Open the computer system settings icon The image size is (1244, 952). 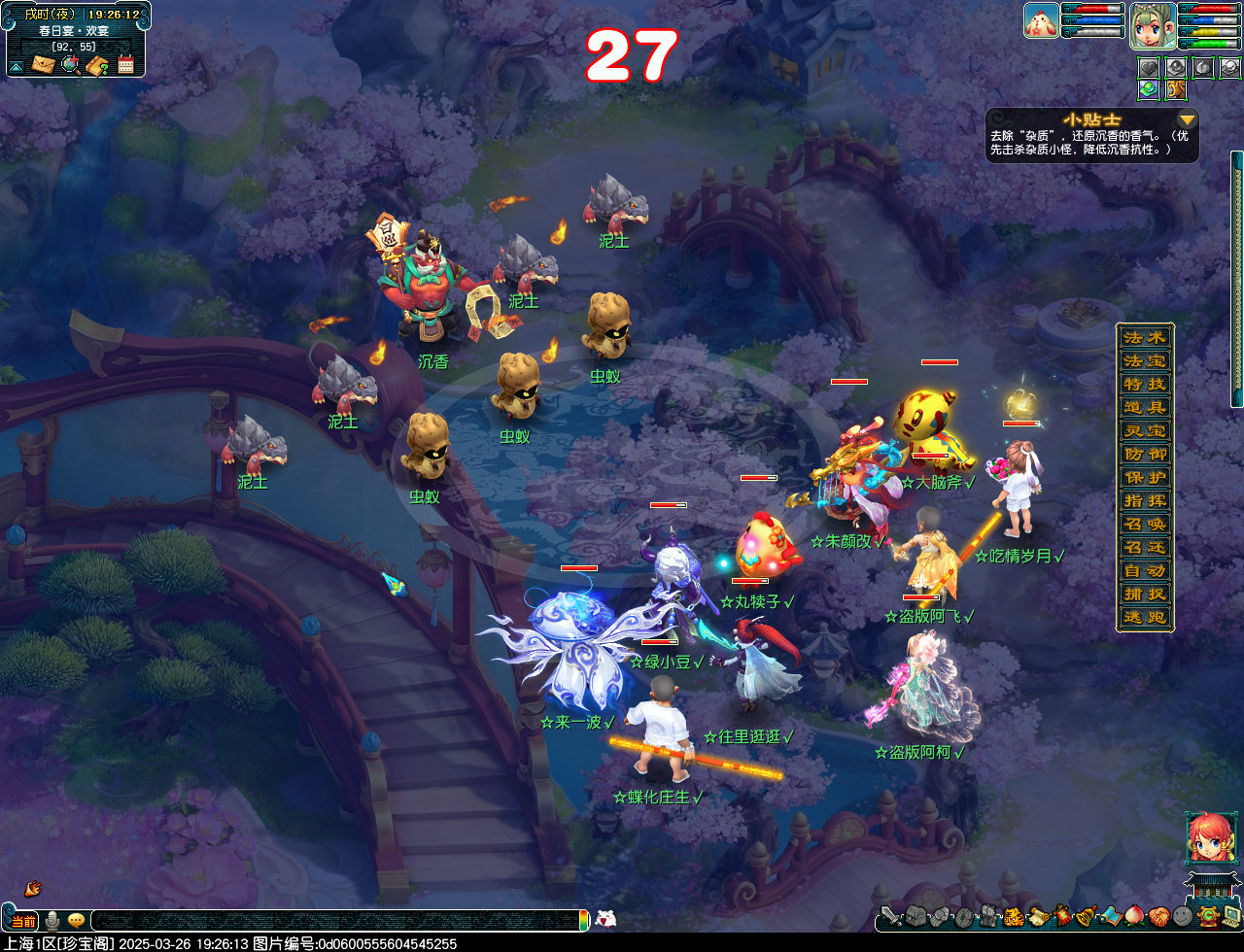coord(1230,916)
